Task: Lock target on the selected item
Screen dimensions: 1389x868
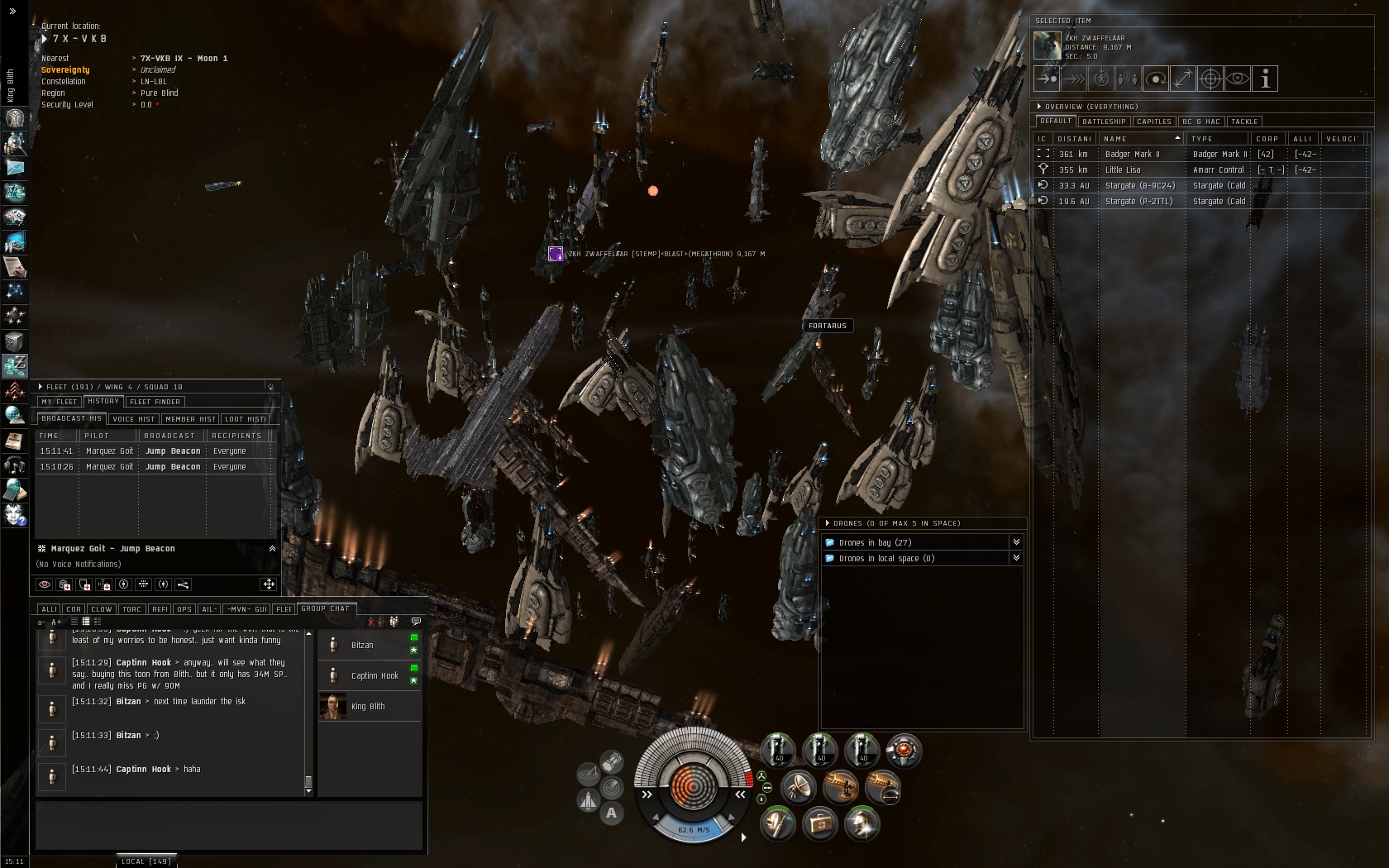Action: tap(1210, 79)
